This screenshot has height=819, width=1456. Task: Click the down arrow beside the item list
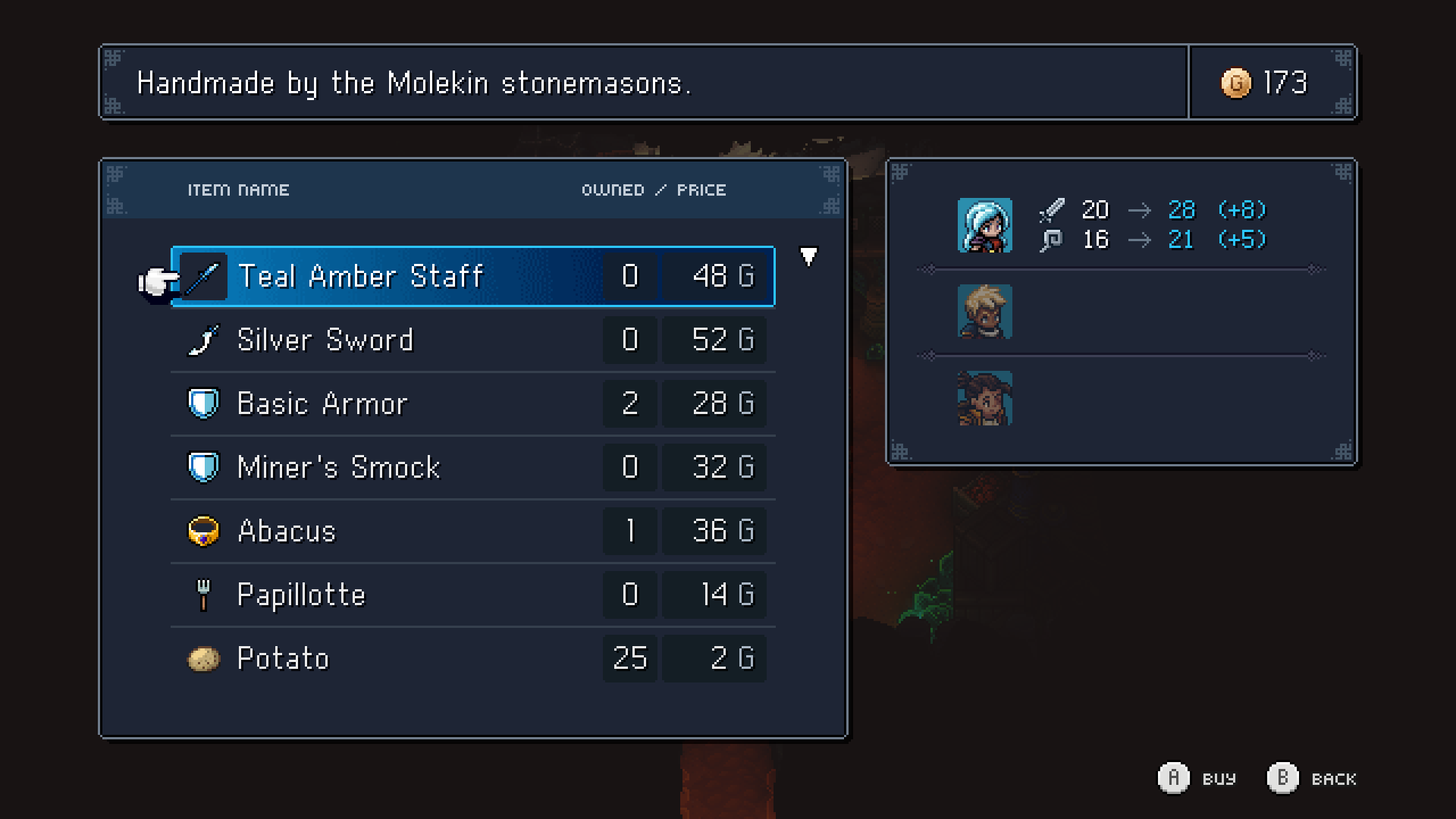tap(809, 257)
